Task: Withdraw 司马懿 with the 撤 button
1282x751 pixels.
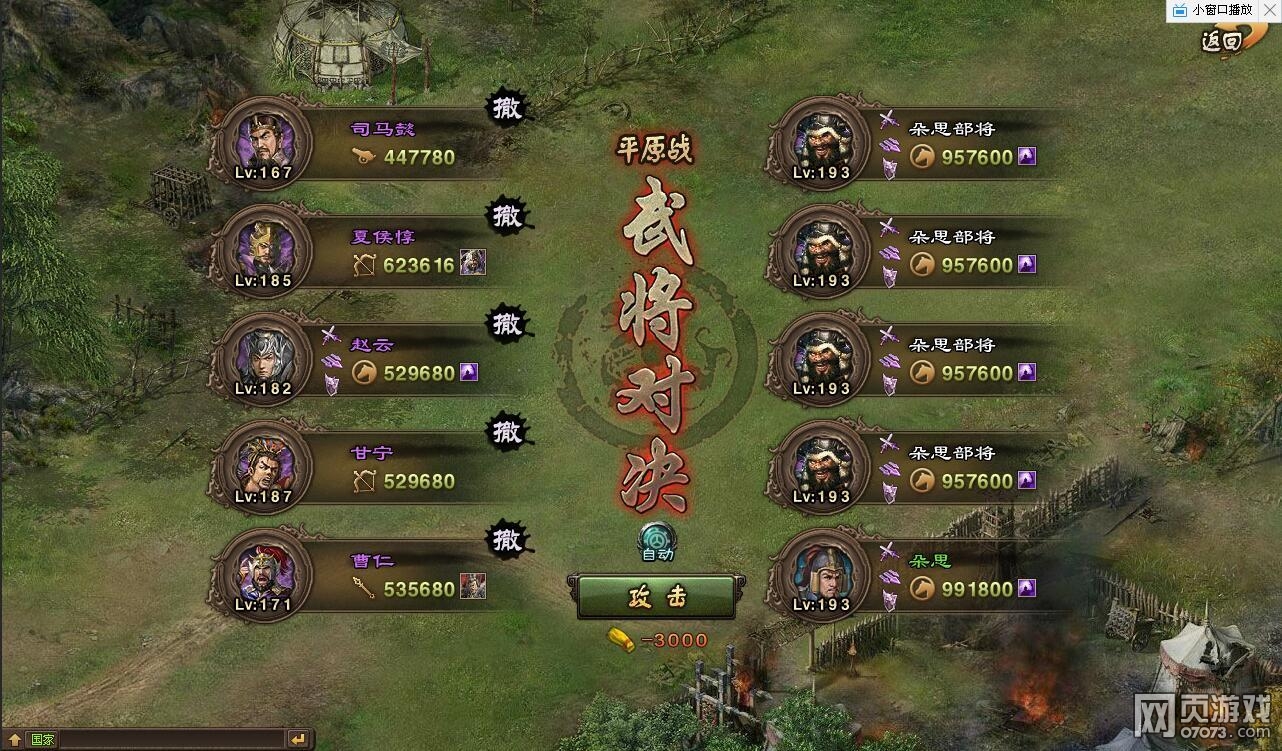Action: click(508, 108)
